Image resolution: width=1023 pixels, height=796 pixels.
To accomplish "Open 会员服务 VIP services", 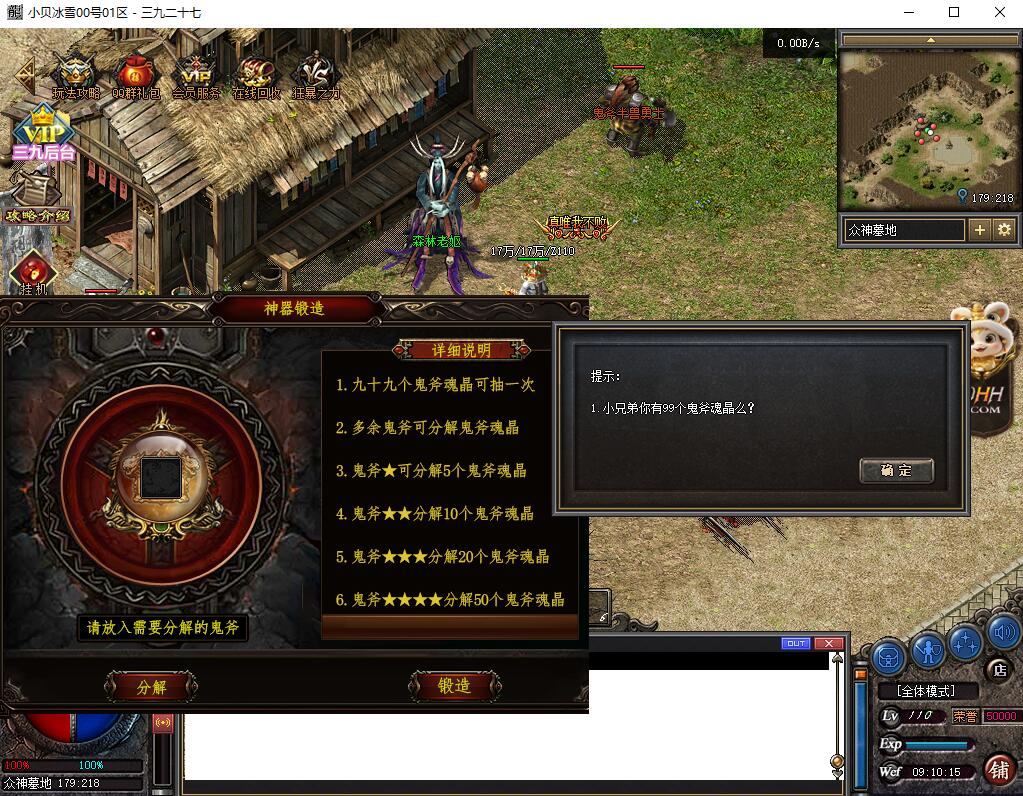I will point(196,77).
